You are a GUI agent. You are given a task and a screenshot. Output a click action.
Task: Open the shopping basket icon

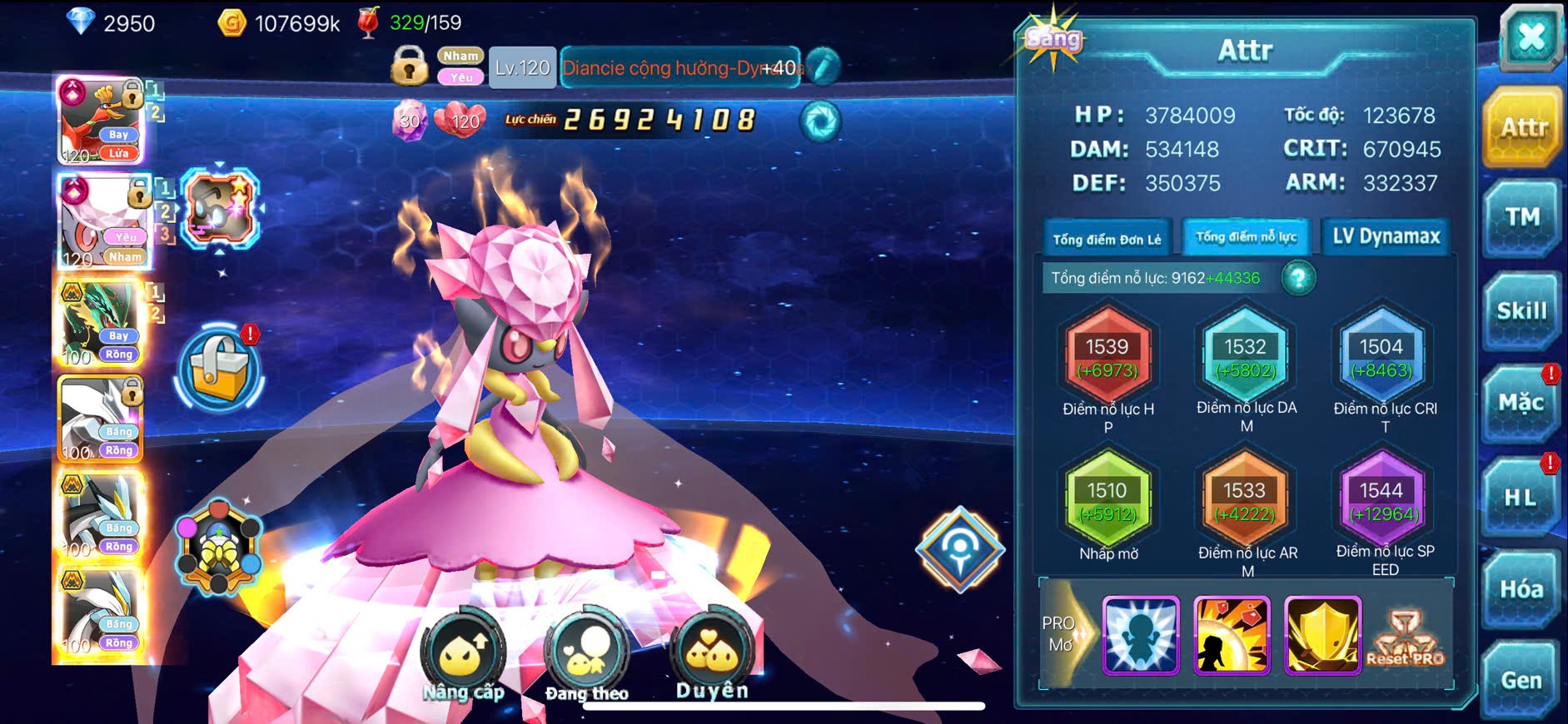tap(219, 369)
